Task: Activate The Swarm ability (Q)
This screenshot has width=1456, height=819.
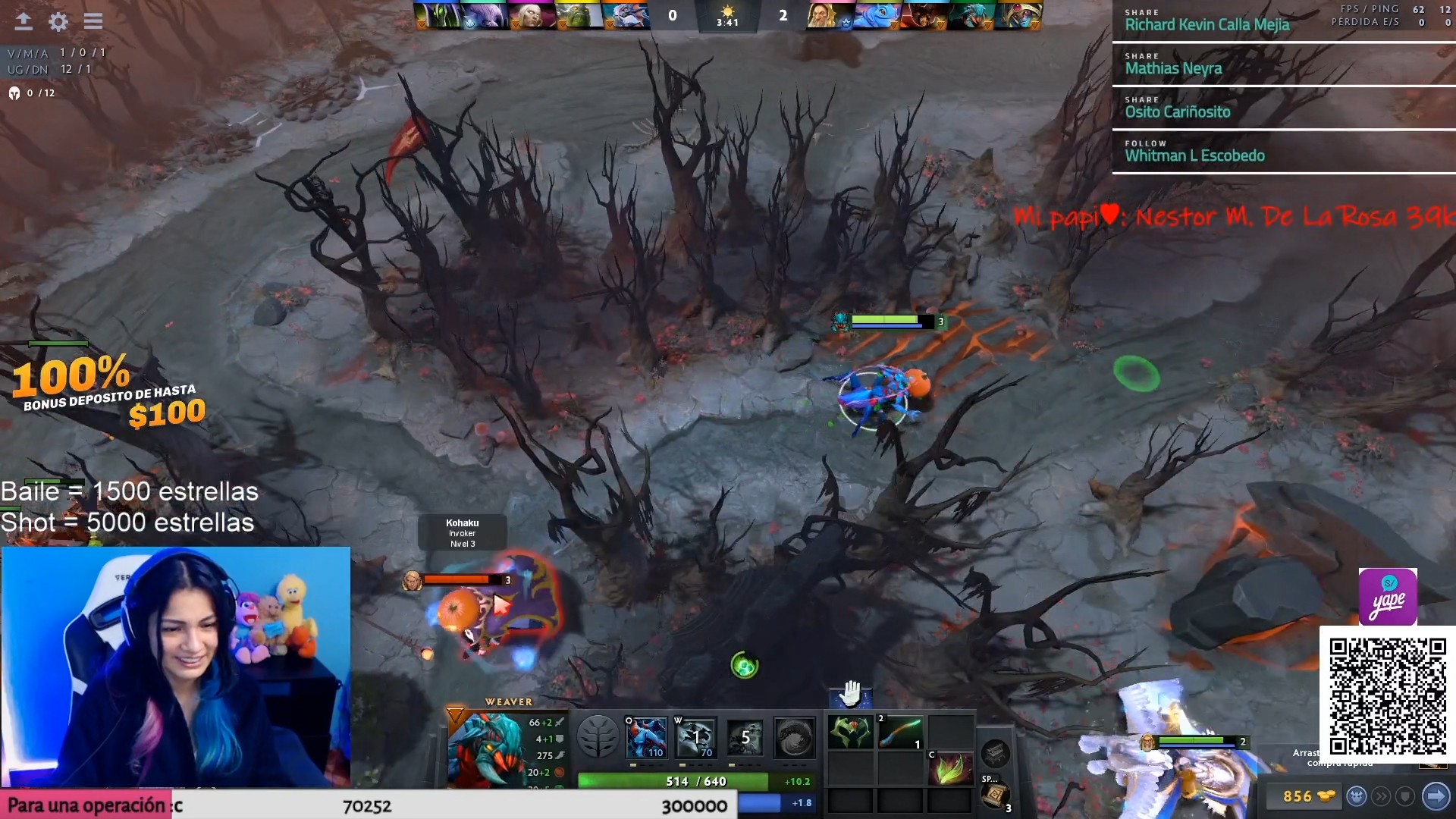Action: pyautogui.click(x=646, y=736)
